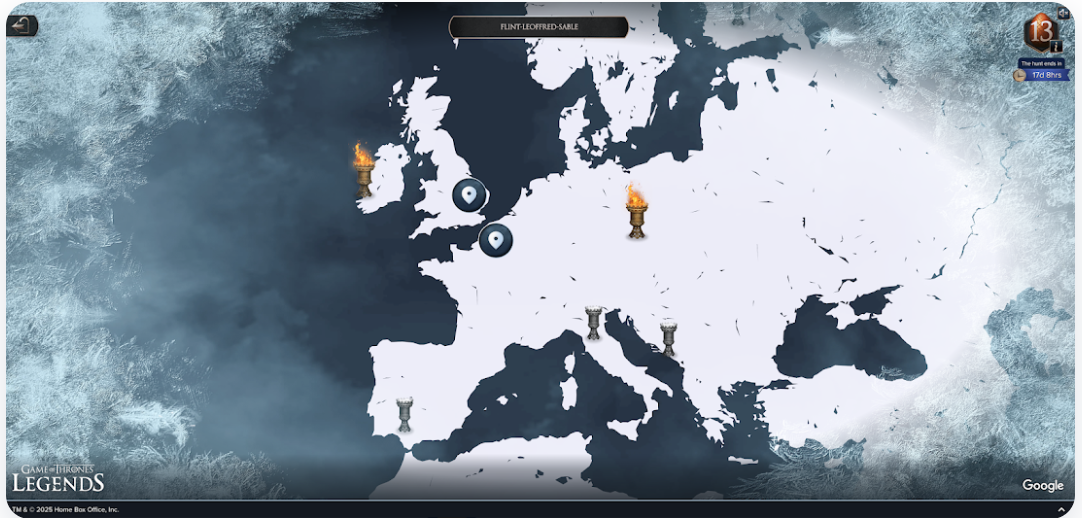Image resolution: width=1082 pixels, height=518 pixels.
Task: Choose the unlit brazier in the Balkans
Action: pos(669,337)
